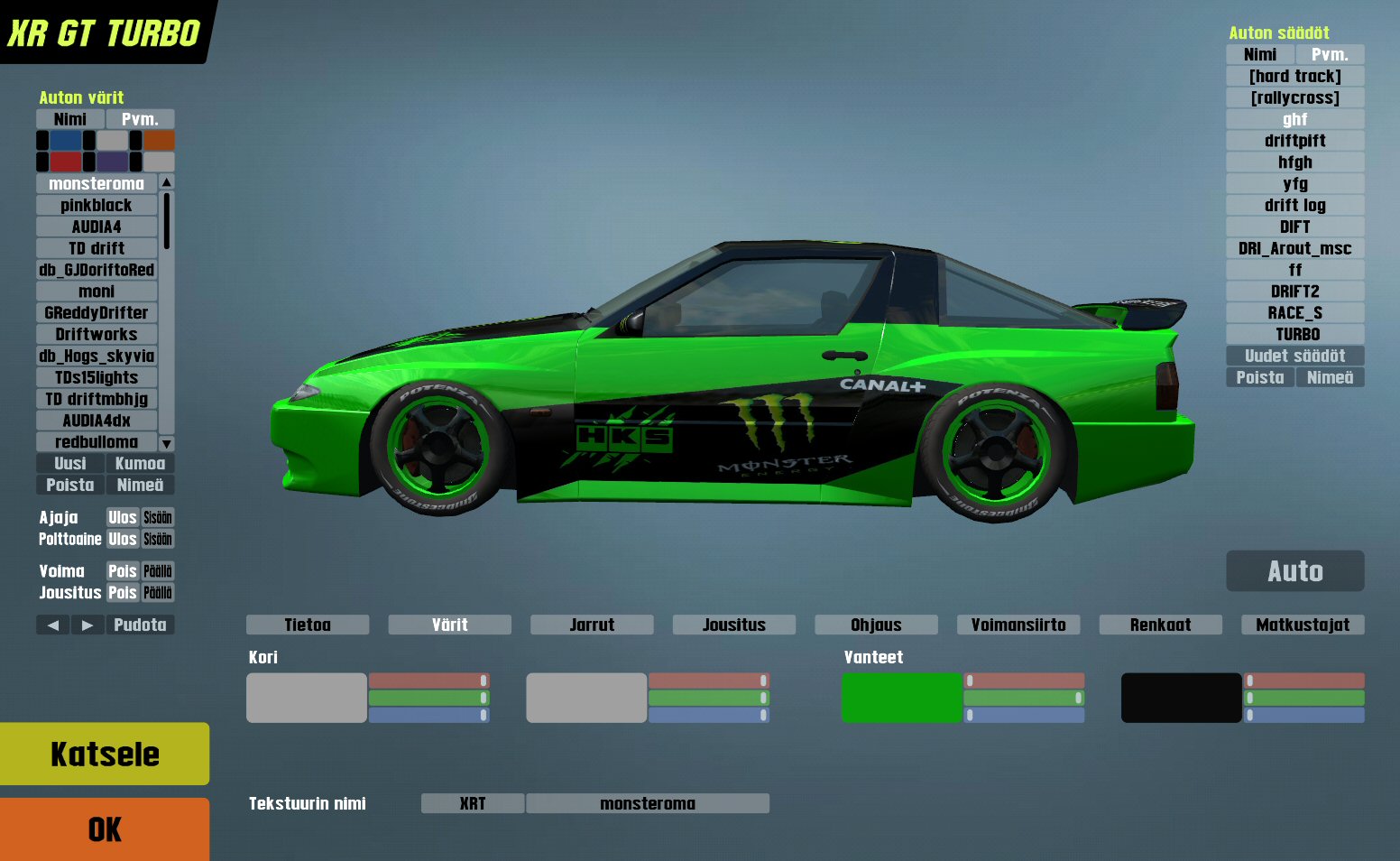The image size is (1400, 861).
Task: Open the Jarrut tab
Action: coord(592,625)
